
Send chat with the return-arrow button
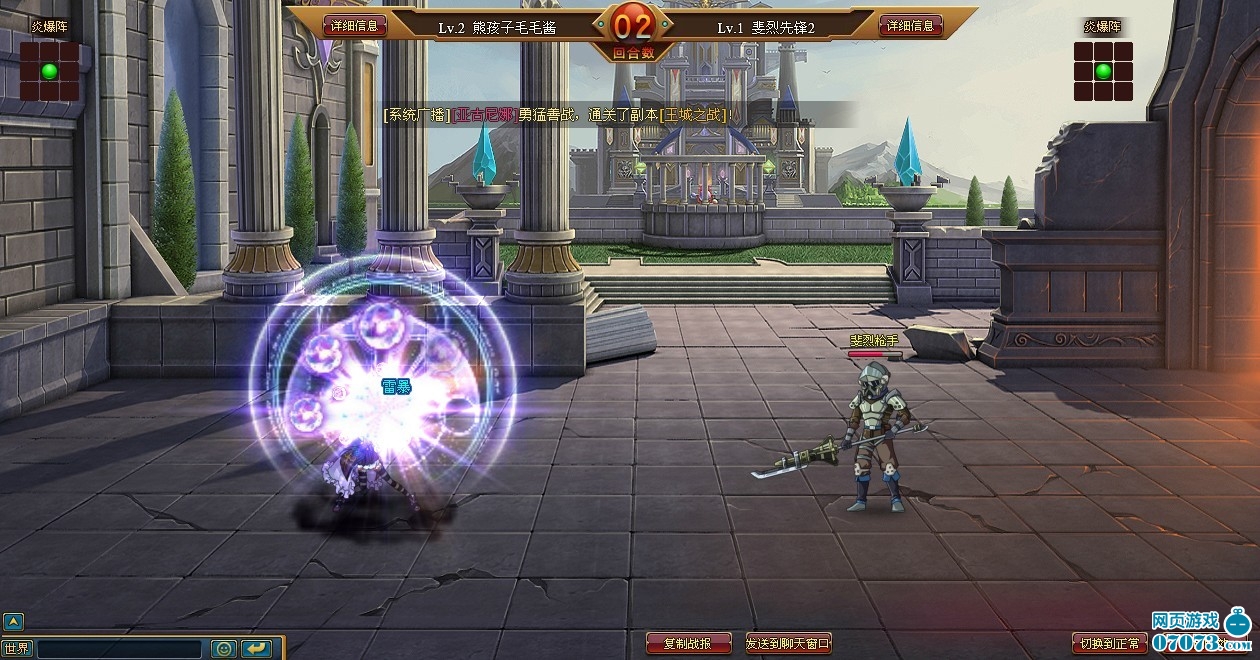click(256, 649)
